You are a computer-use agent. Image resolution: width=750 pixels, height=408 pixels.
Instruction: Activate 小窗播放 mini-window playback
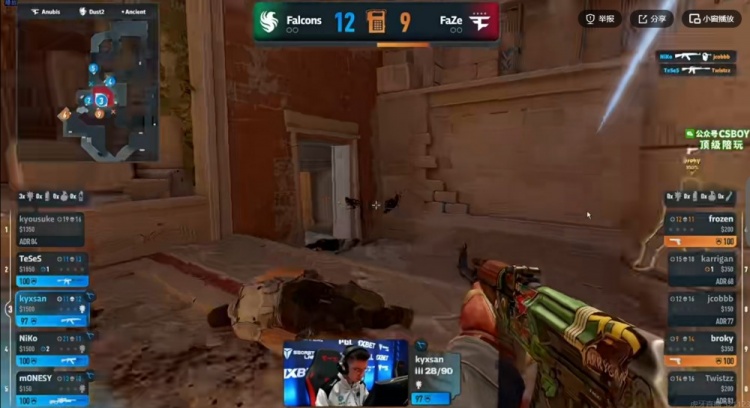711,18
